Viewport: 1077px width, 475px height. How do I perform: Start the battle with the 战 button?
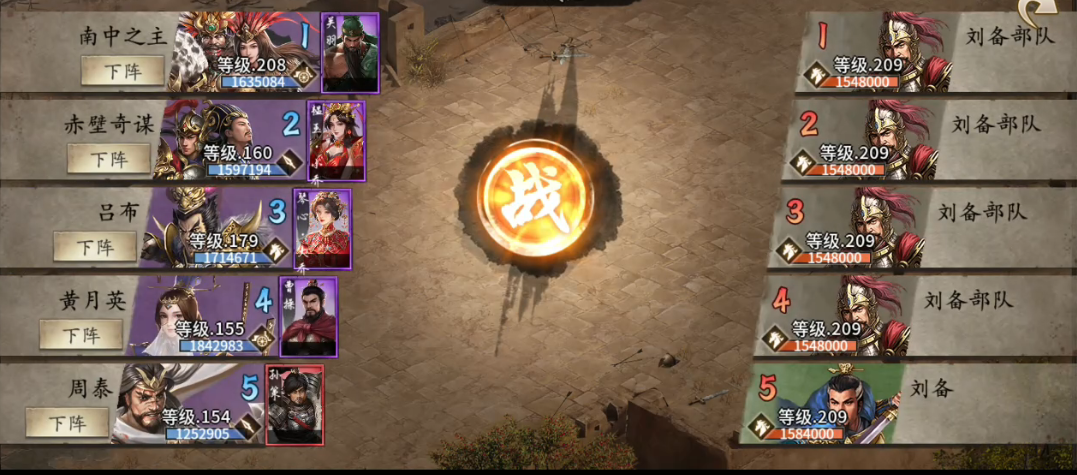click(527, 197)
